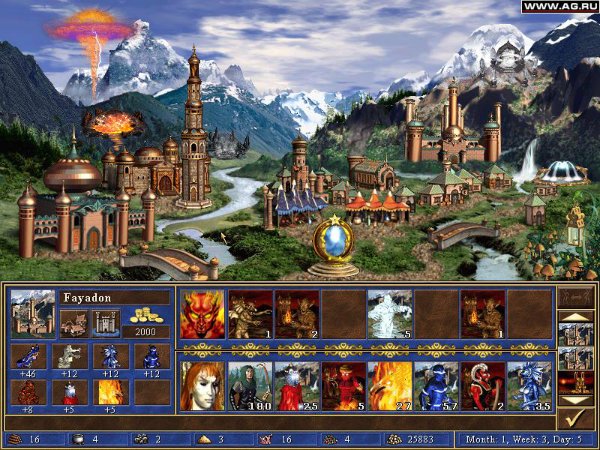Open the town hall icon

72,322
